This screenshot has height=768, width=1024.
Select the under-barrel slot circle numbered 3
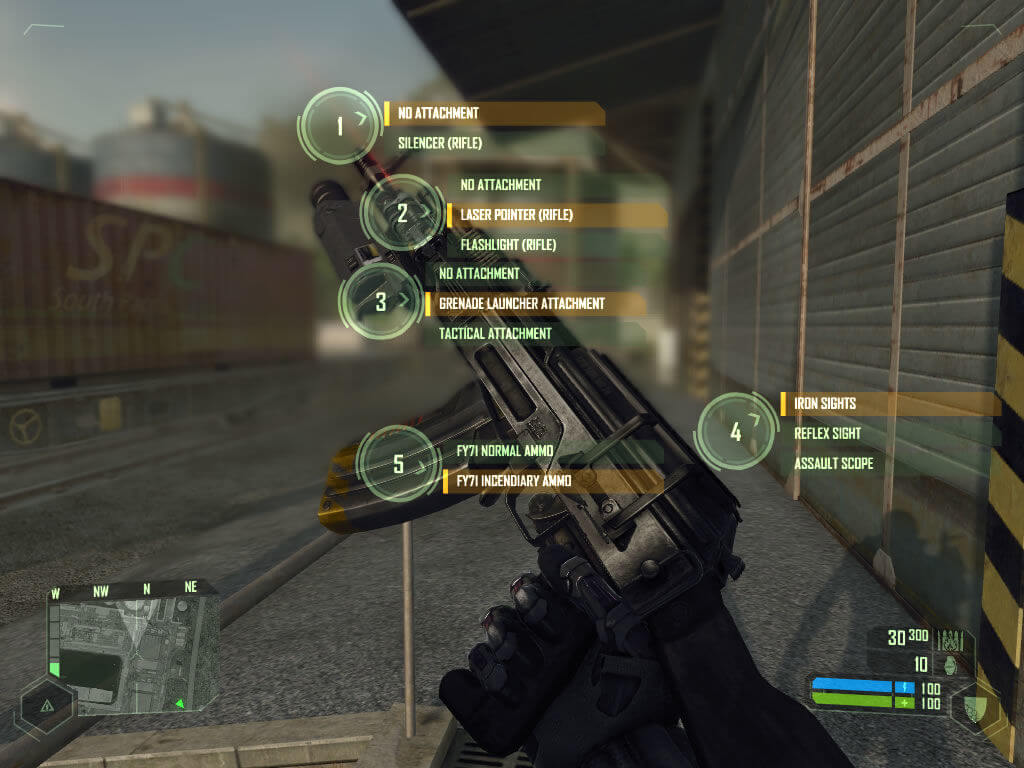point(381,301)
